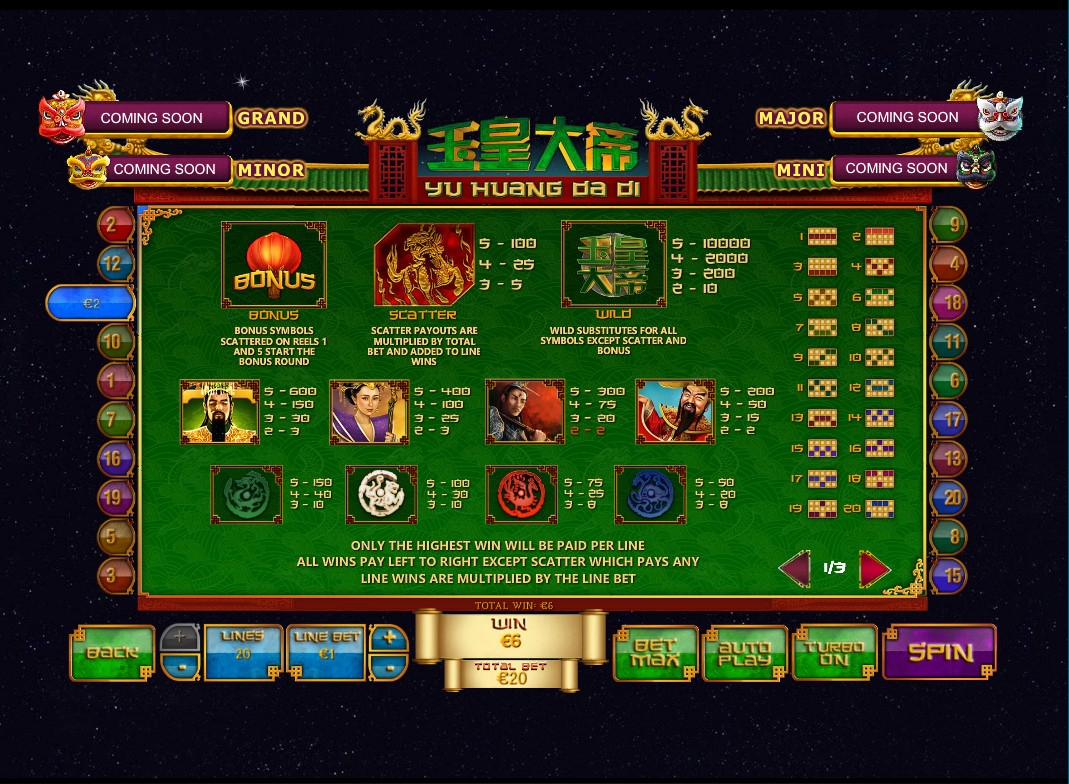Select payline 20 marker
Screen dimensions: 1069x784
948,496
